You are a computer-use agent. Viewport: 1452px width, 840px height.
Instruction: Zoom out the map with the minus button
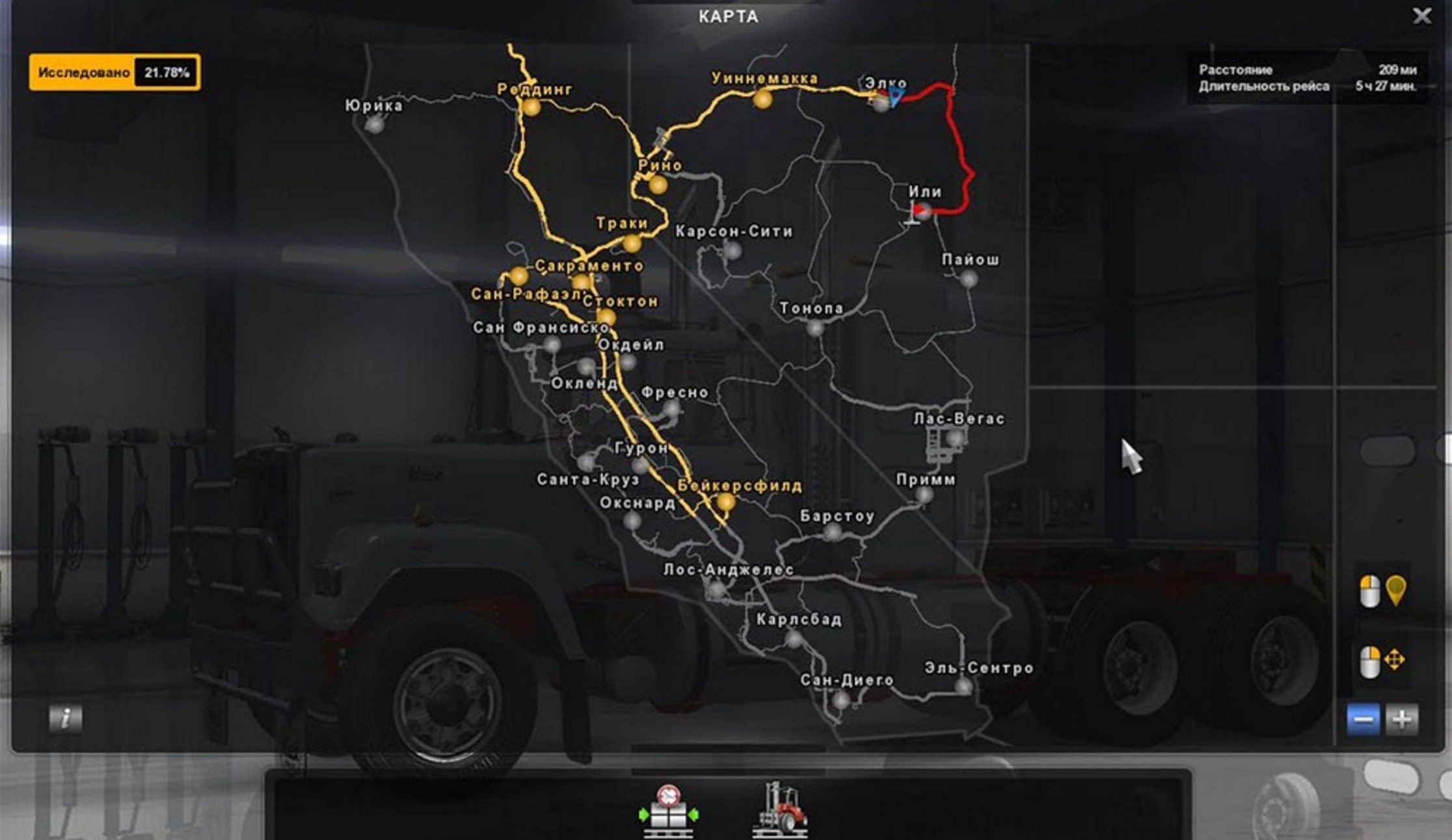1363,720
